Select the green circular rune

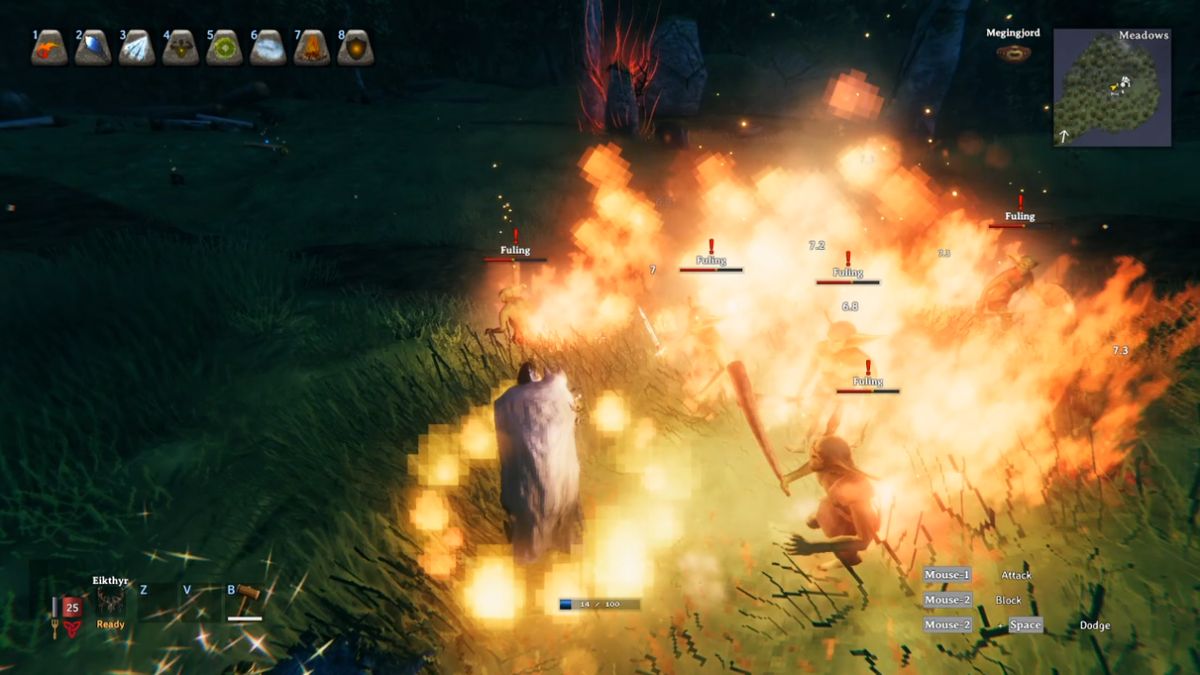coord(224,48)
